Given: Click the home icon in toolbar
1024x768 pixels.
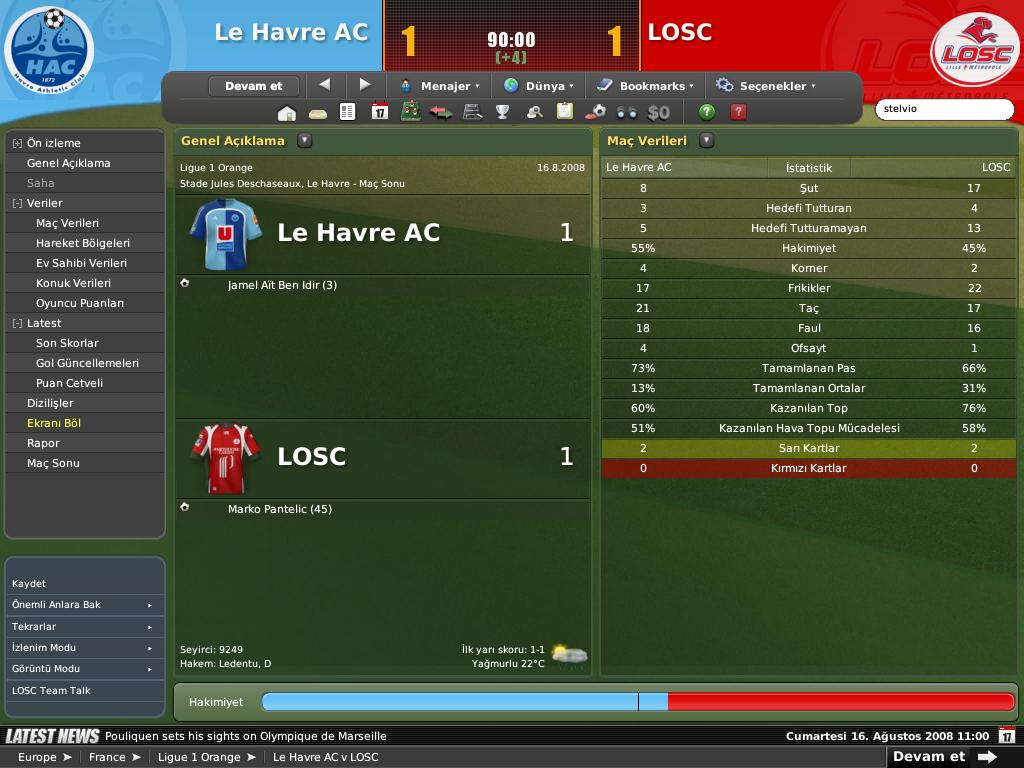Looking at the screenshot, I should pos(287,112).
